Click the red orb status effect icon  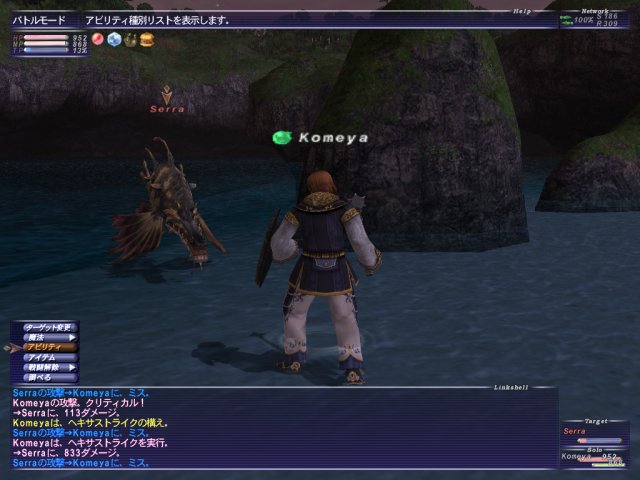98,39
